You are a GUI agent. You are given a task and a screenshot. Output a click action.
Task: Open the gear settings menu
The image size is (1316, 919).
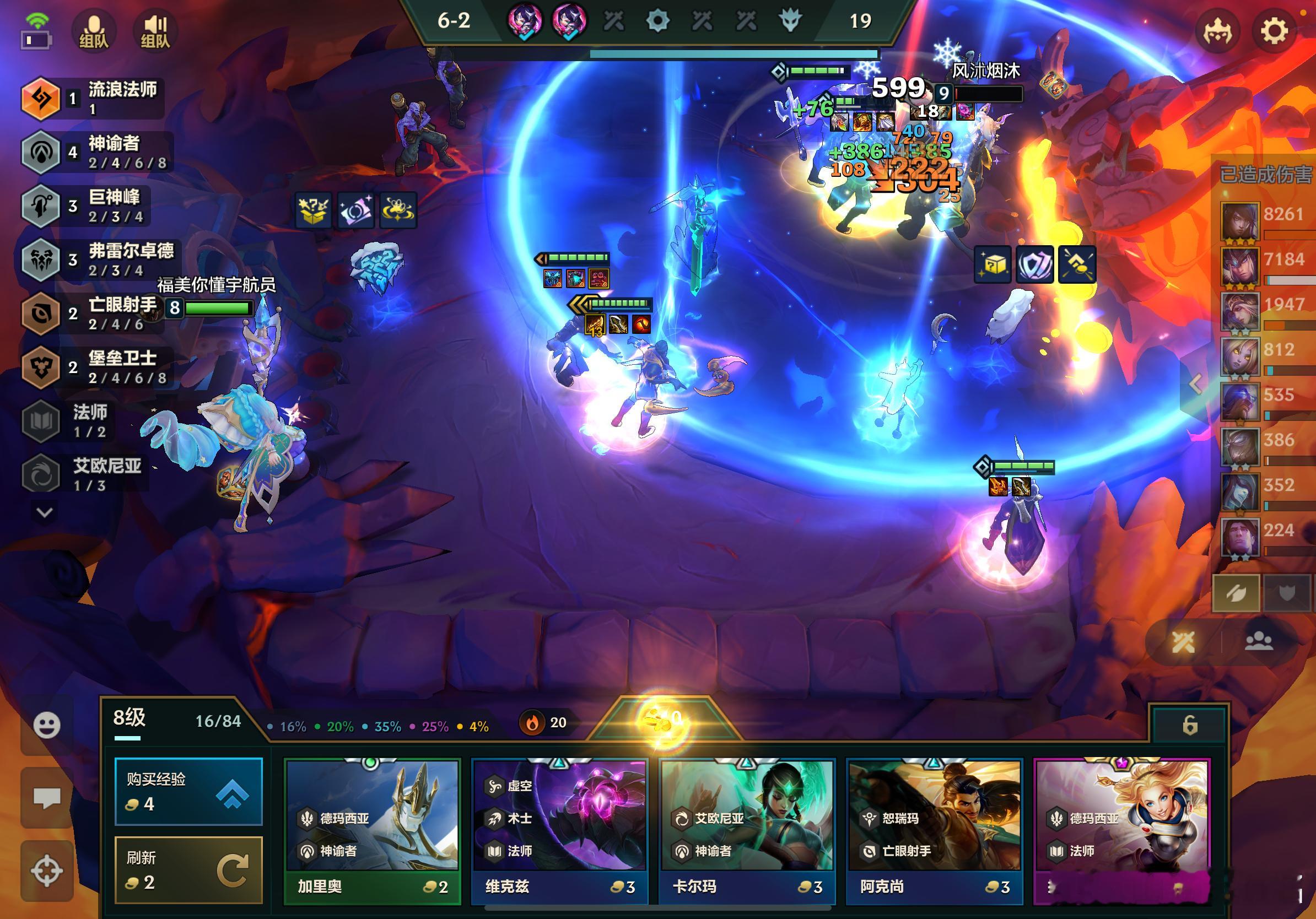click(x=1274, y=31)
